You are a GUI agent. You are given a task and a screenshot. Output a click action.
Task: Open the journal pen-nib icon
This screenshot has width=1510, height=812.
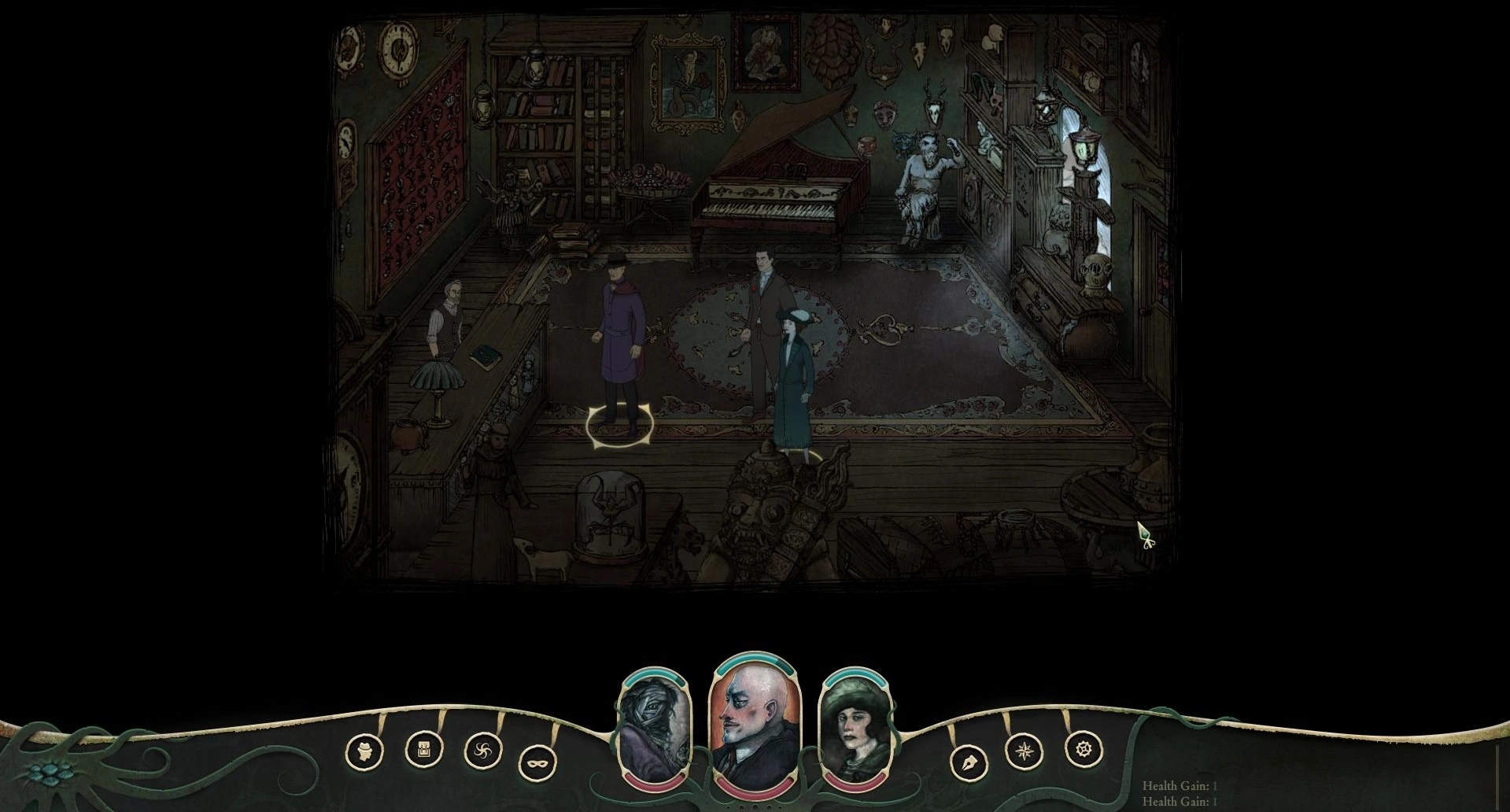(x=969, y=763)
